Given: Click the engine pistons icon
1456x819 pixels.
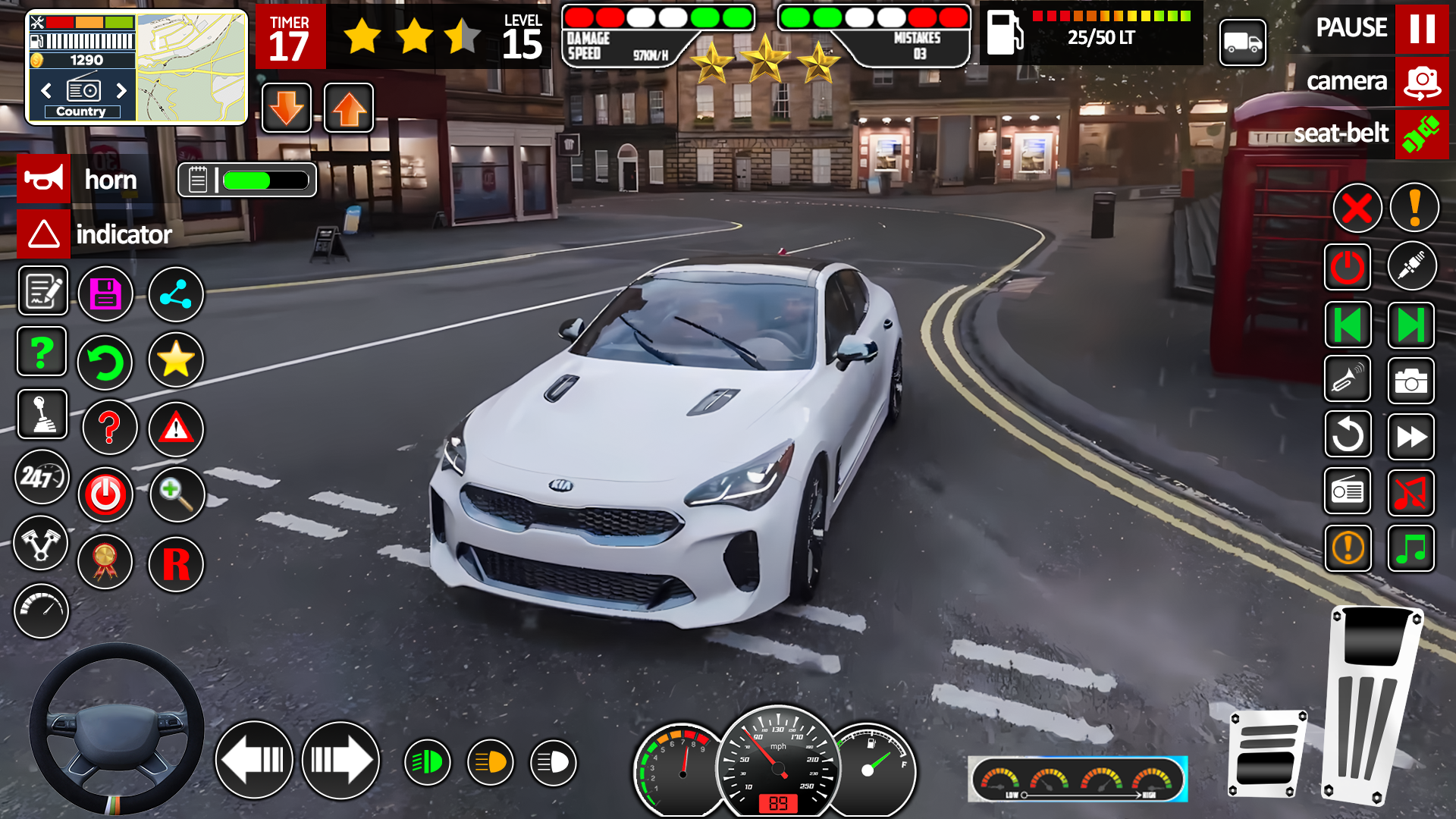Looking at the screenshot, I should click(42, 544).
